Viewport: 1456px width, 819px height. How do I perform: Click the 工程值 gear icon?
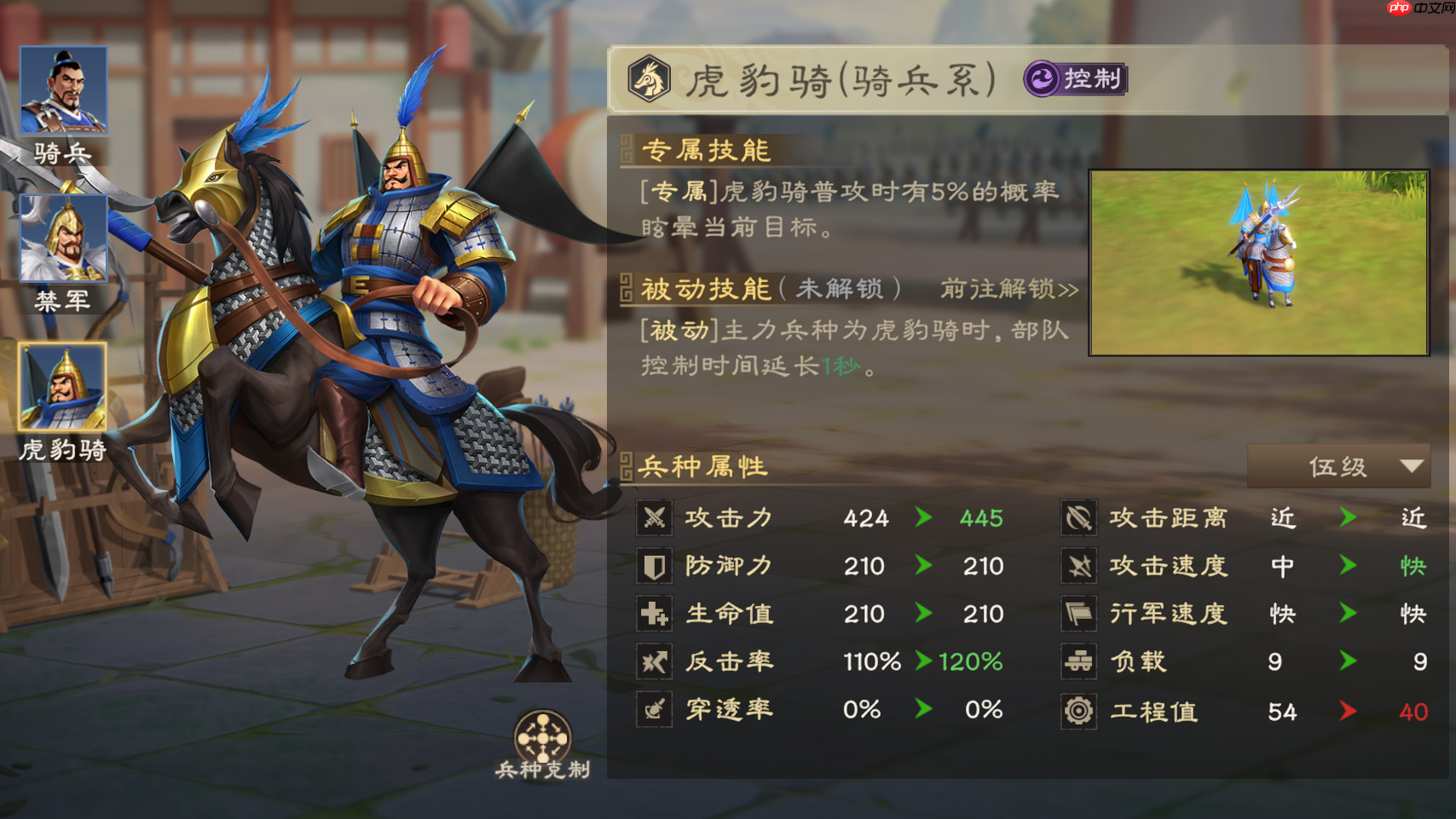click(1078, 708)
